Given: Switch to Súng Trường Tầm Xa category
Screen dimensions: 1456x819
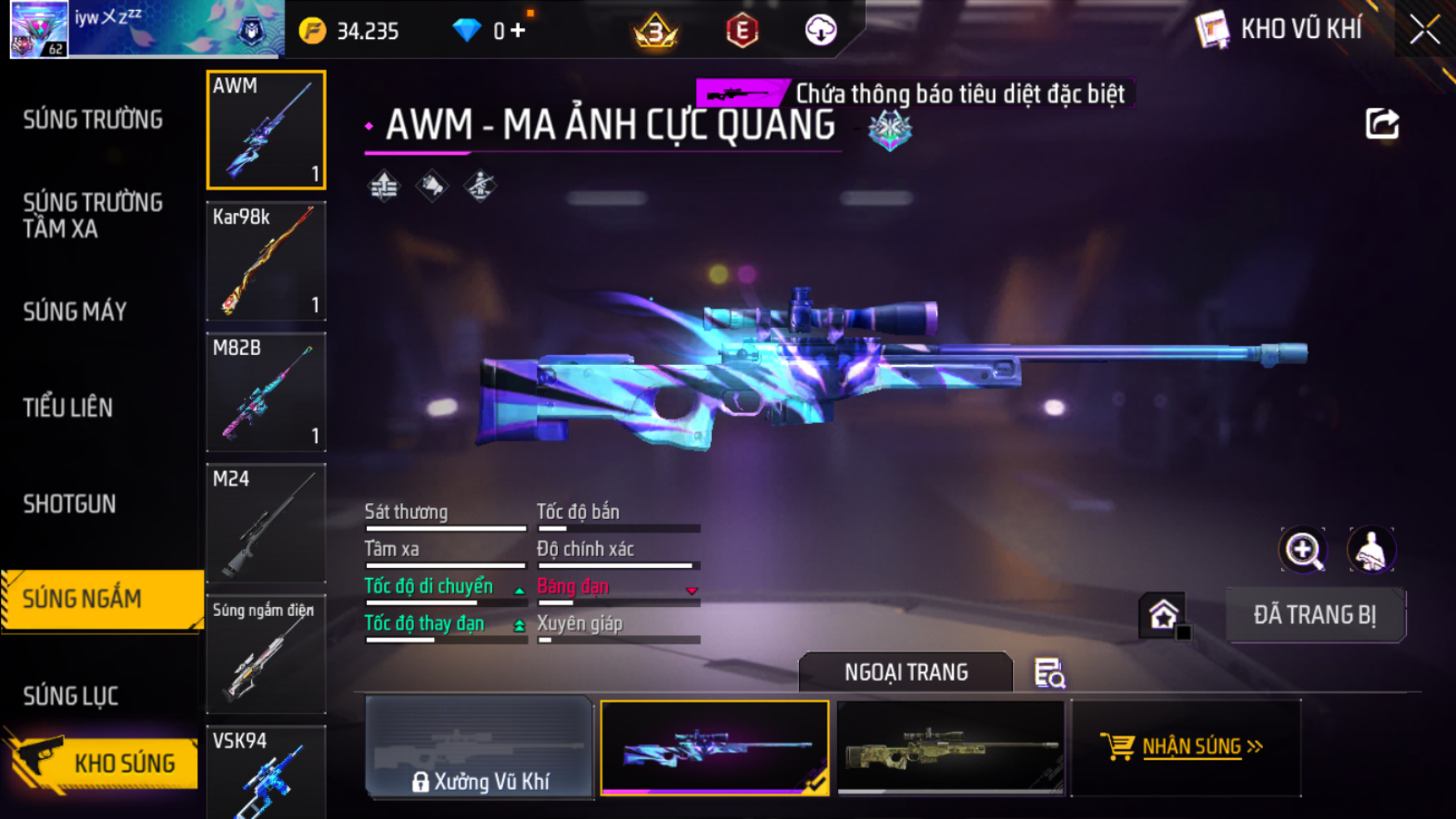Looking at the screenshot, I should (93, 215).
